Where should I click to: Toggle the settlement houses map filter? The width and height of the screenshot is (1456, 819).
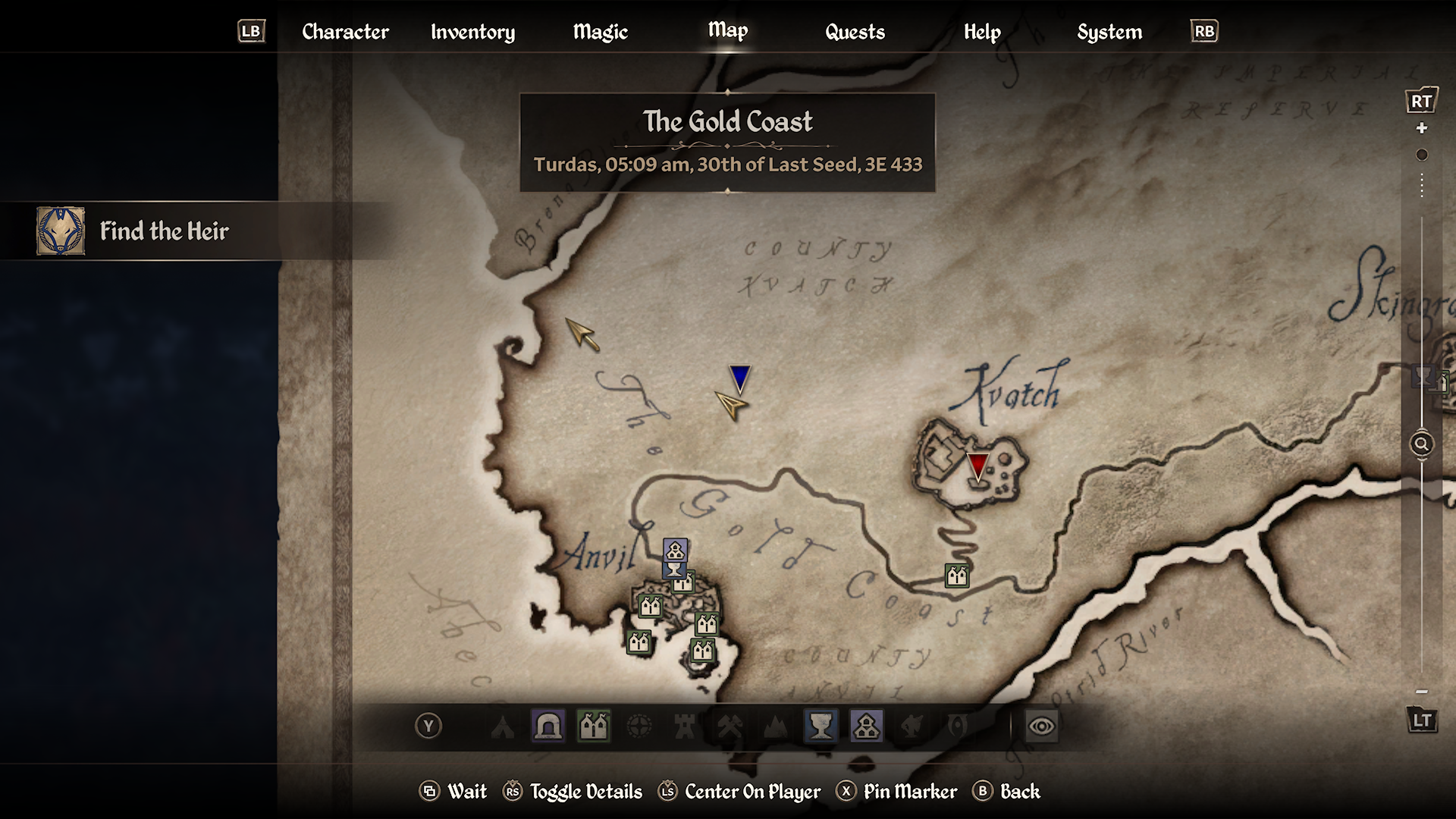594,726
